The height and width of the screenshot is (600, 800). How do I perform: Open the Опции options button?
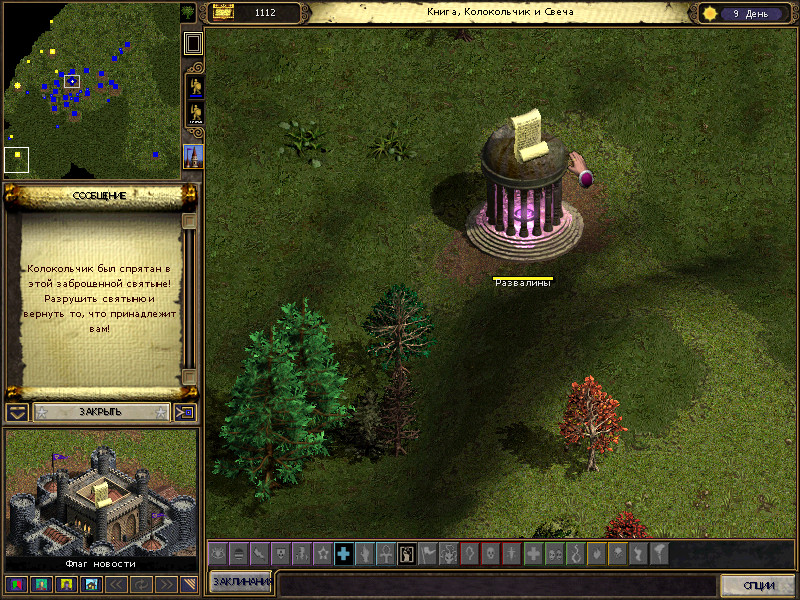pyautogui.click(x=759, y=585)
